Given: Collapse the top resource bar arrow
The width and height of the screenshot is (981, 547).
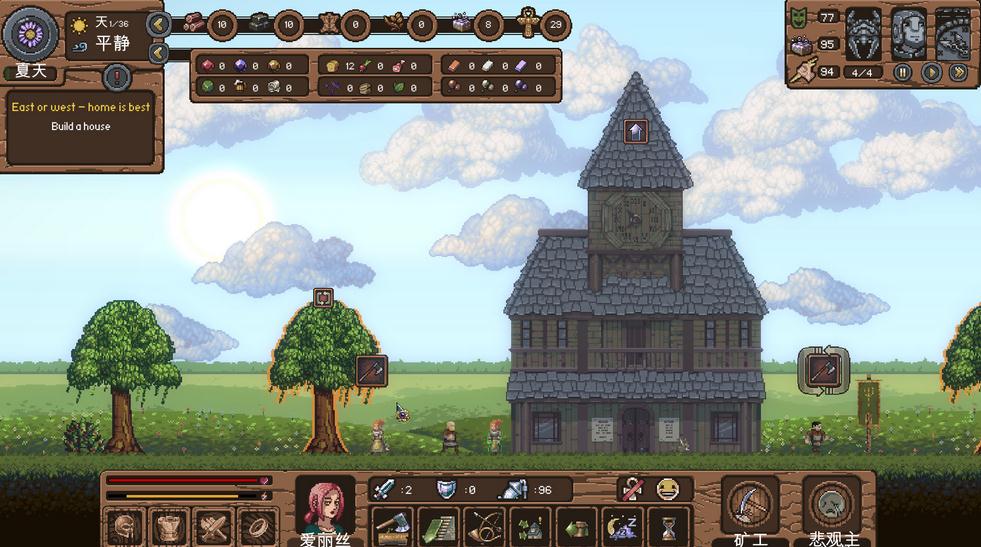Looking at the screenshot, I should [158, 24].
